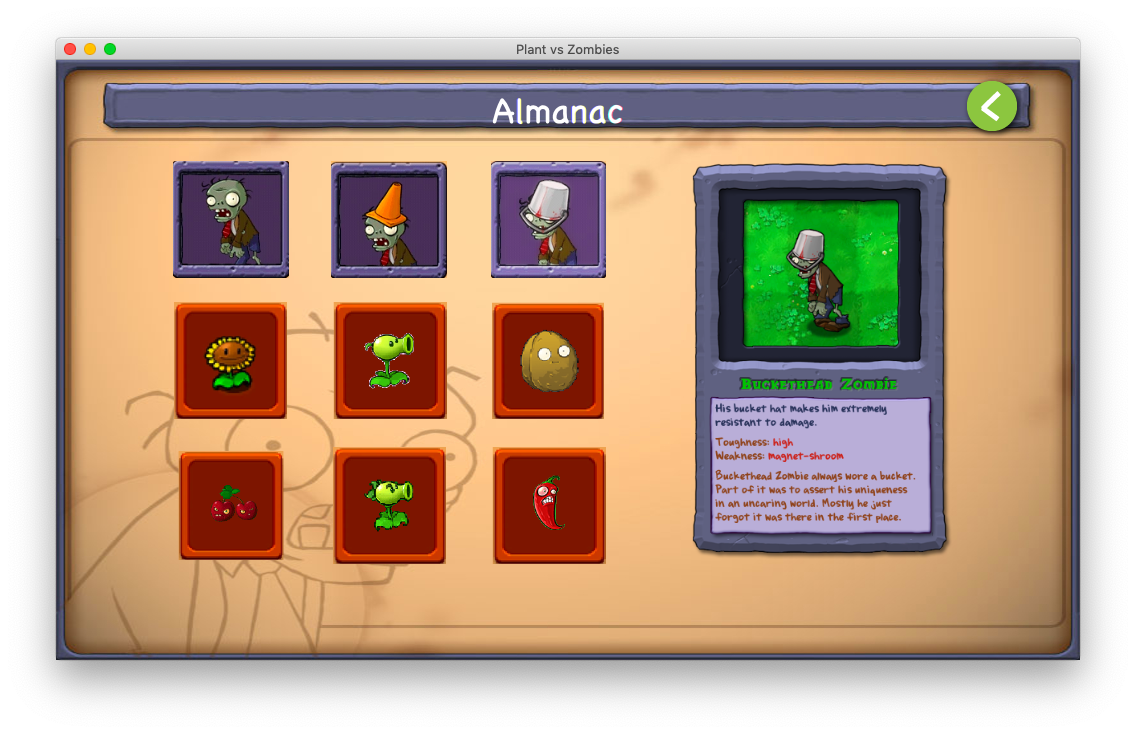Select the Buckethead Zombie tile in the grid

coord(548,220)
